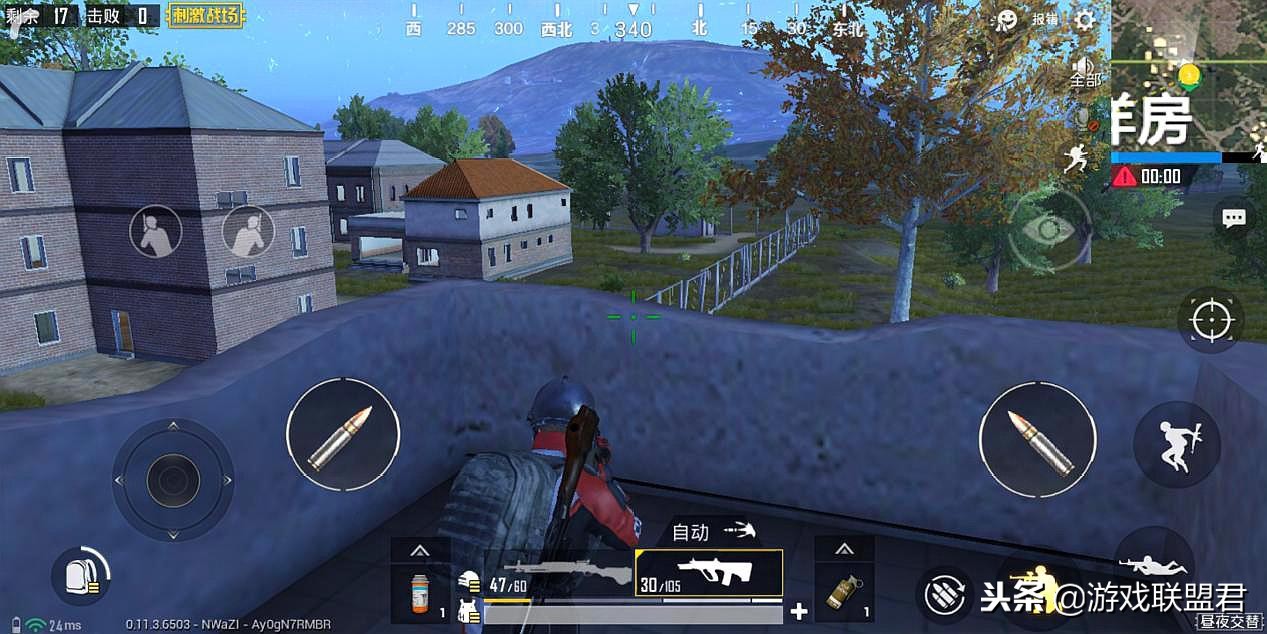Tap the prone button

1153,564
